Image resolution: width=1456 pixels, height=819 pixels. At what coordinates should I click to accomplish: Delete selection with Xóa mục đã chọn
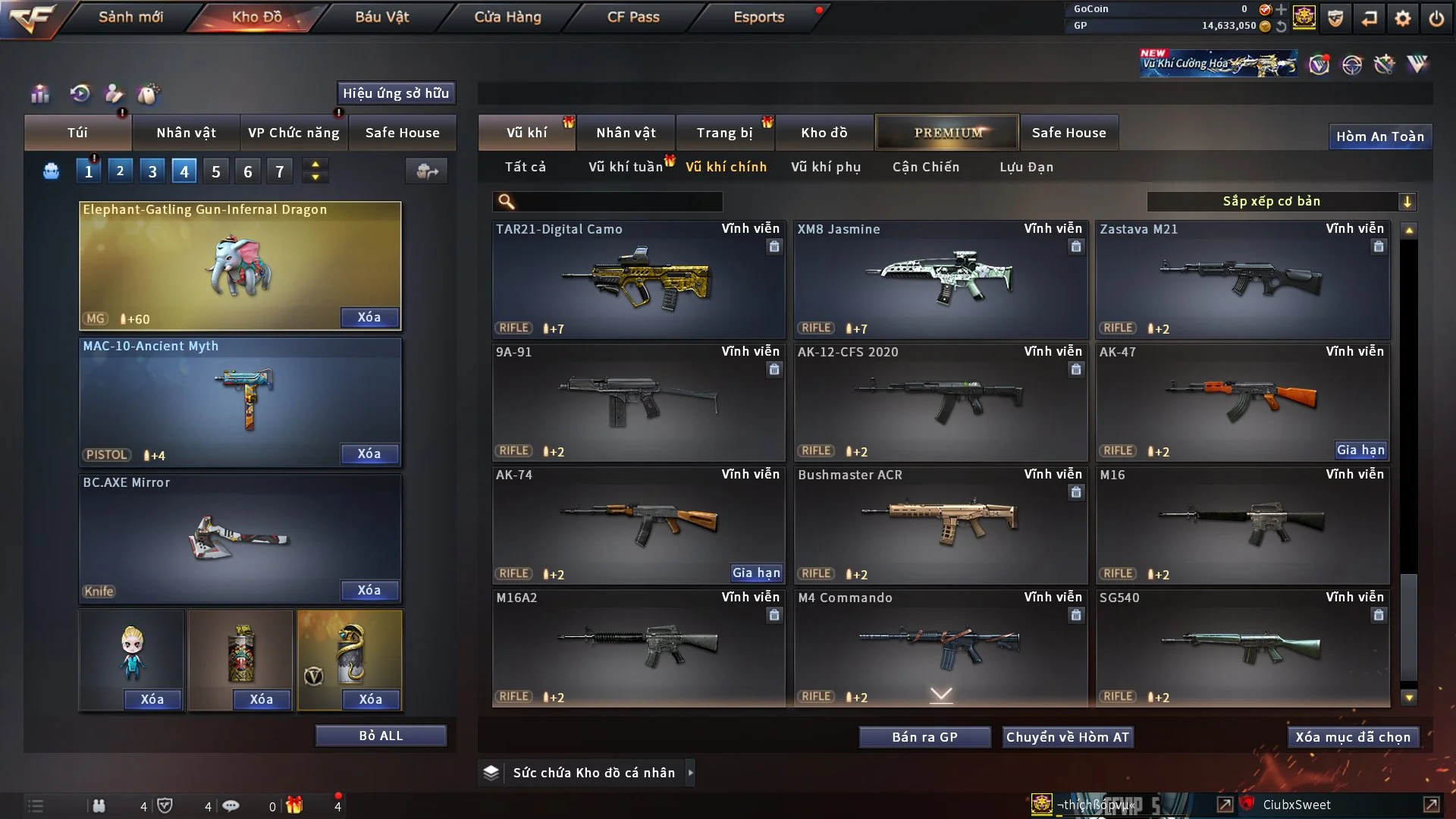pyautogui.click(x=1353, y=737)
